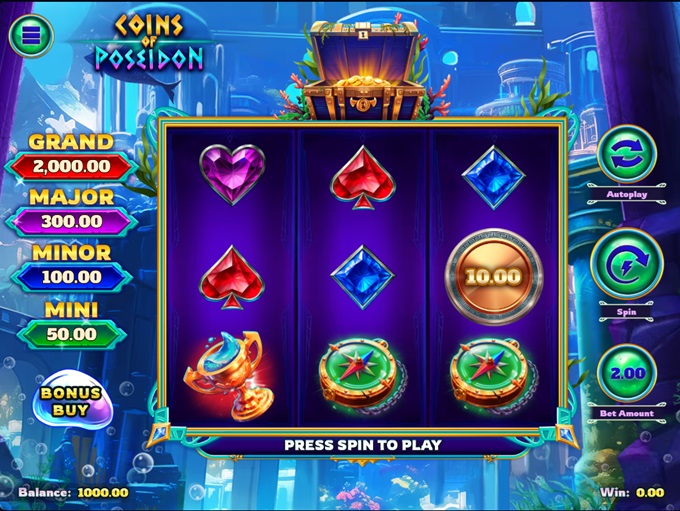Open the hamburger menu
The image size is (680, 511).
(31, 36)
